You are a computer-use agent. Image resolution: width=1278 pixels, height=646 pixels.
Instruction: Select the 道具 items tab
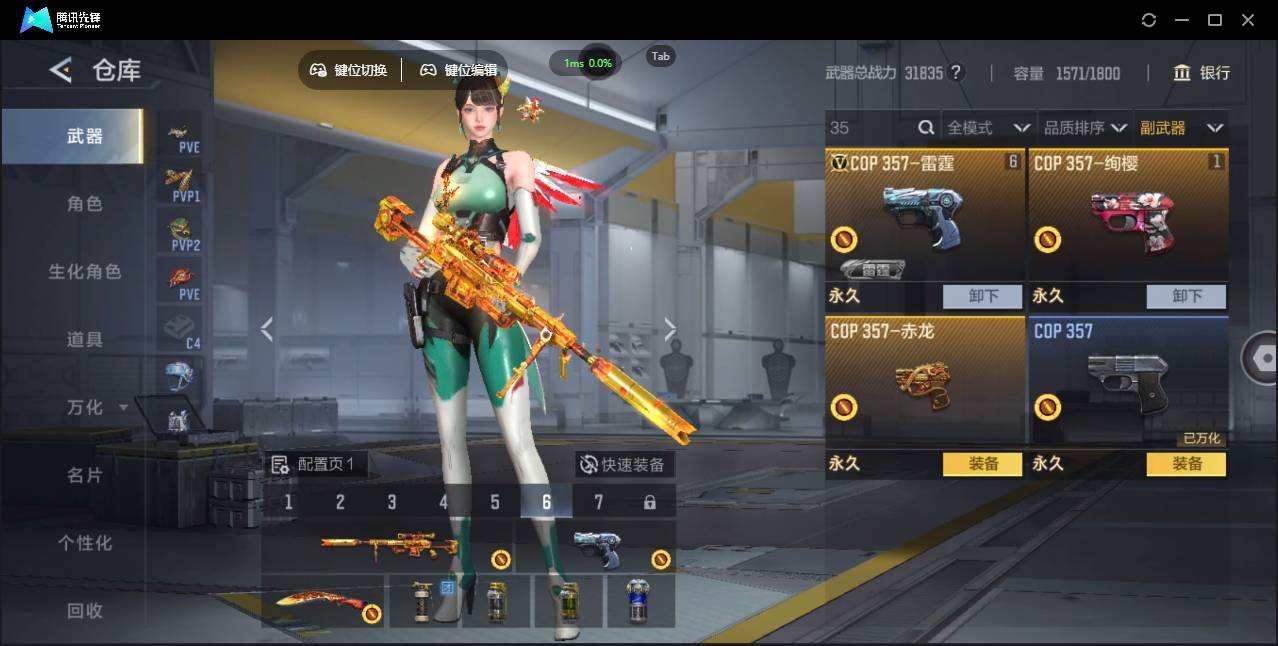click(85, 340)
